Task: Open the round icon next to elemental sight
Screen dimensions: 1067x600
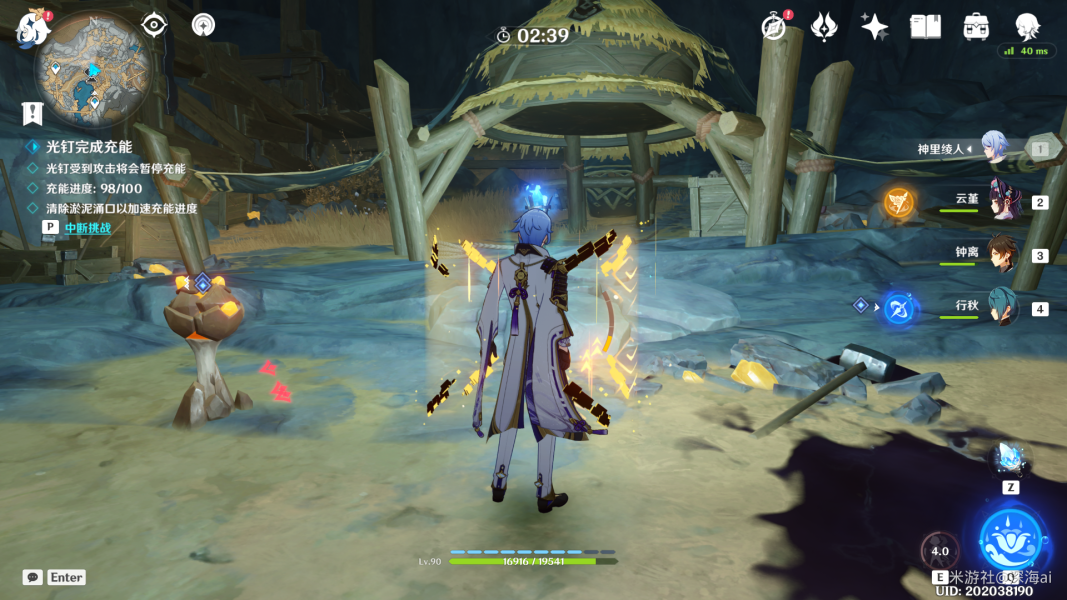Action: [203, 25]
